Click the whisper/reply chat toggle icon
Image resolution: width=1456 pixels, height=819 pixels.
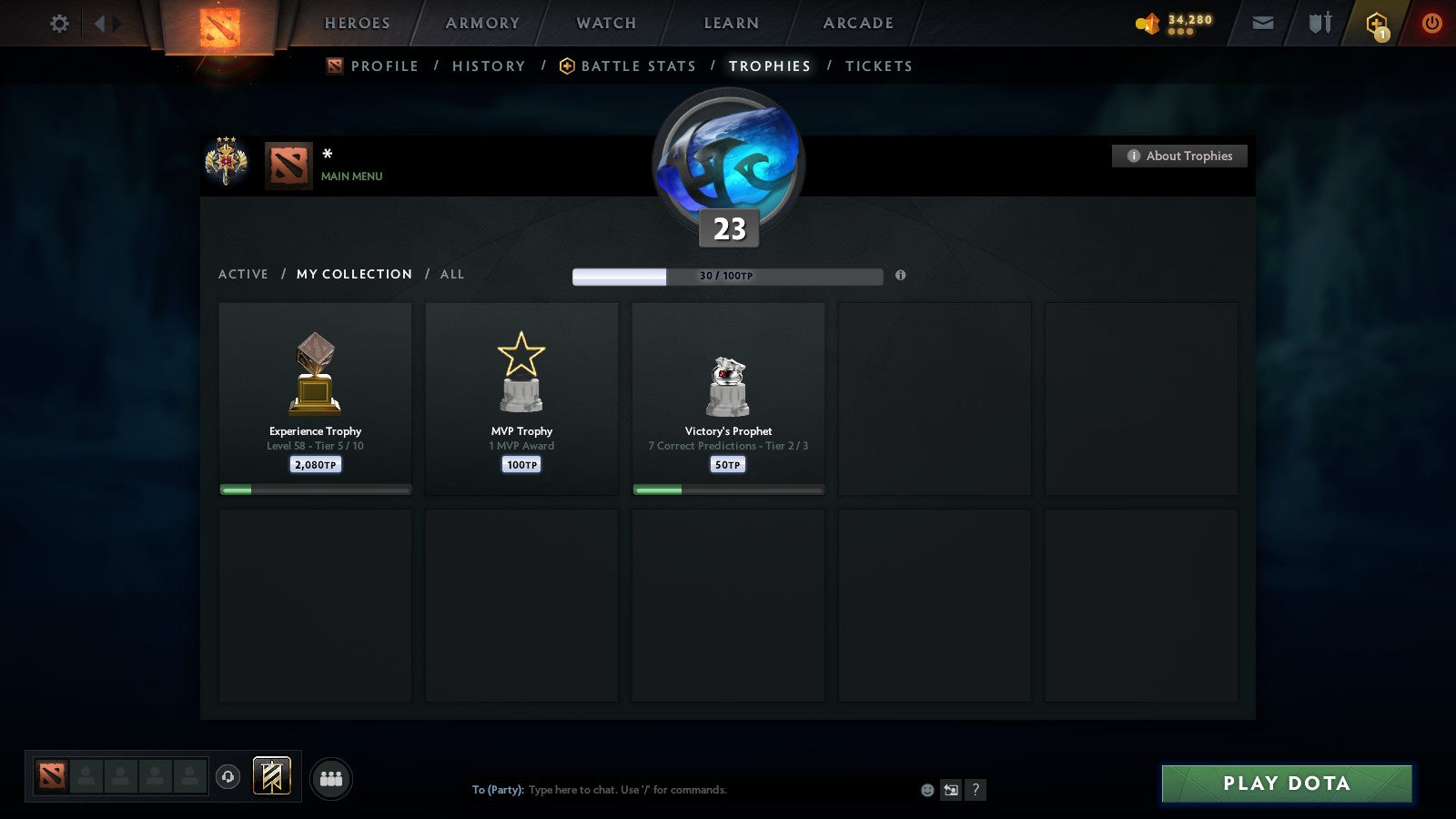949,790
